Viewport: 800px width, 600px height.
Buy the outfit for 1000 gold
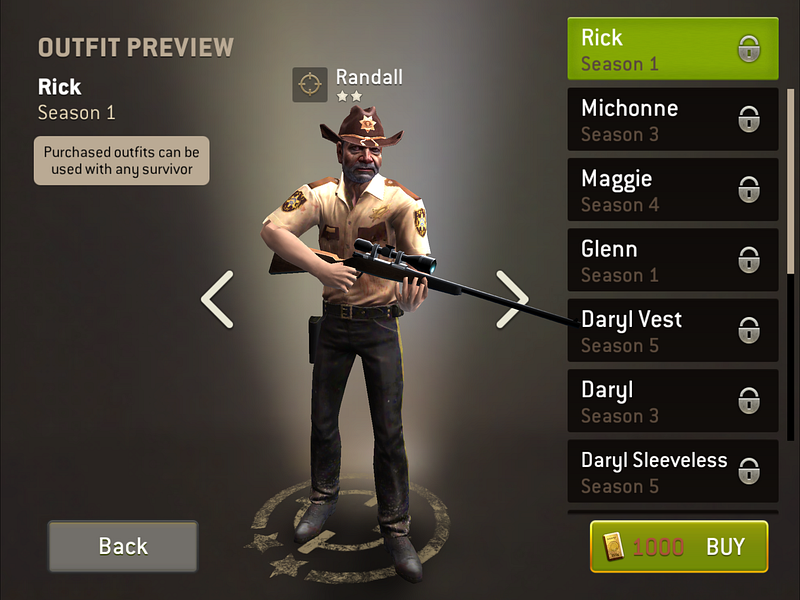tap(679, 546)
